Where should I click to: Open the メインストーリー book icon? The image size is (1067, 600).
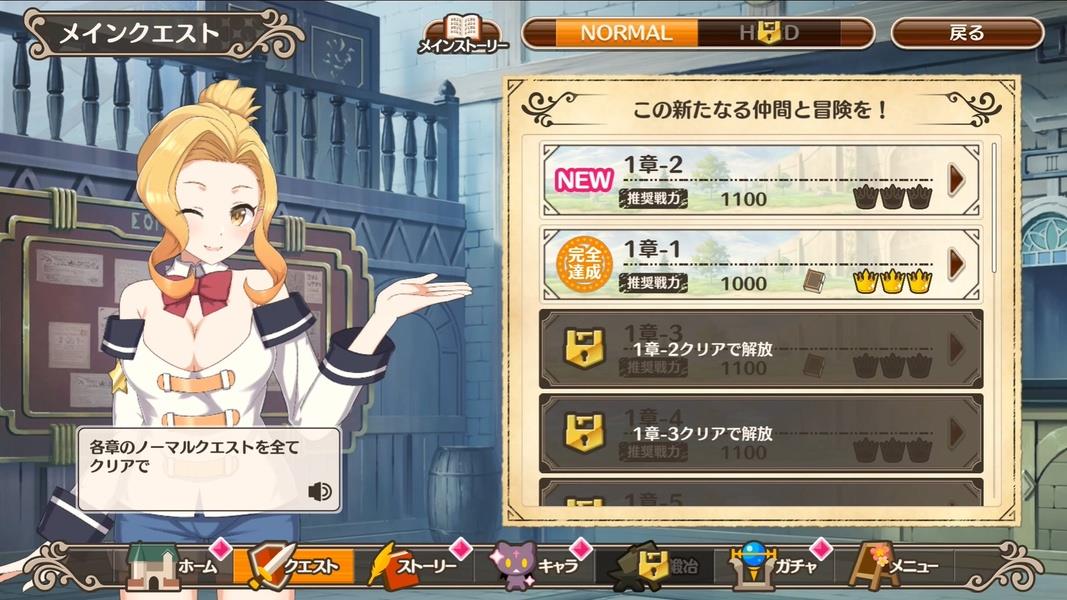462,33
